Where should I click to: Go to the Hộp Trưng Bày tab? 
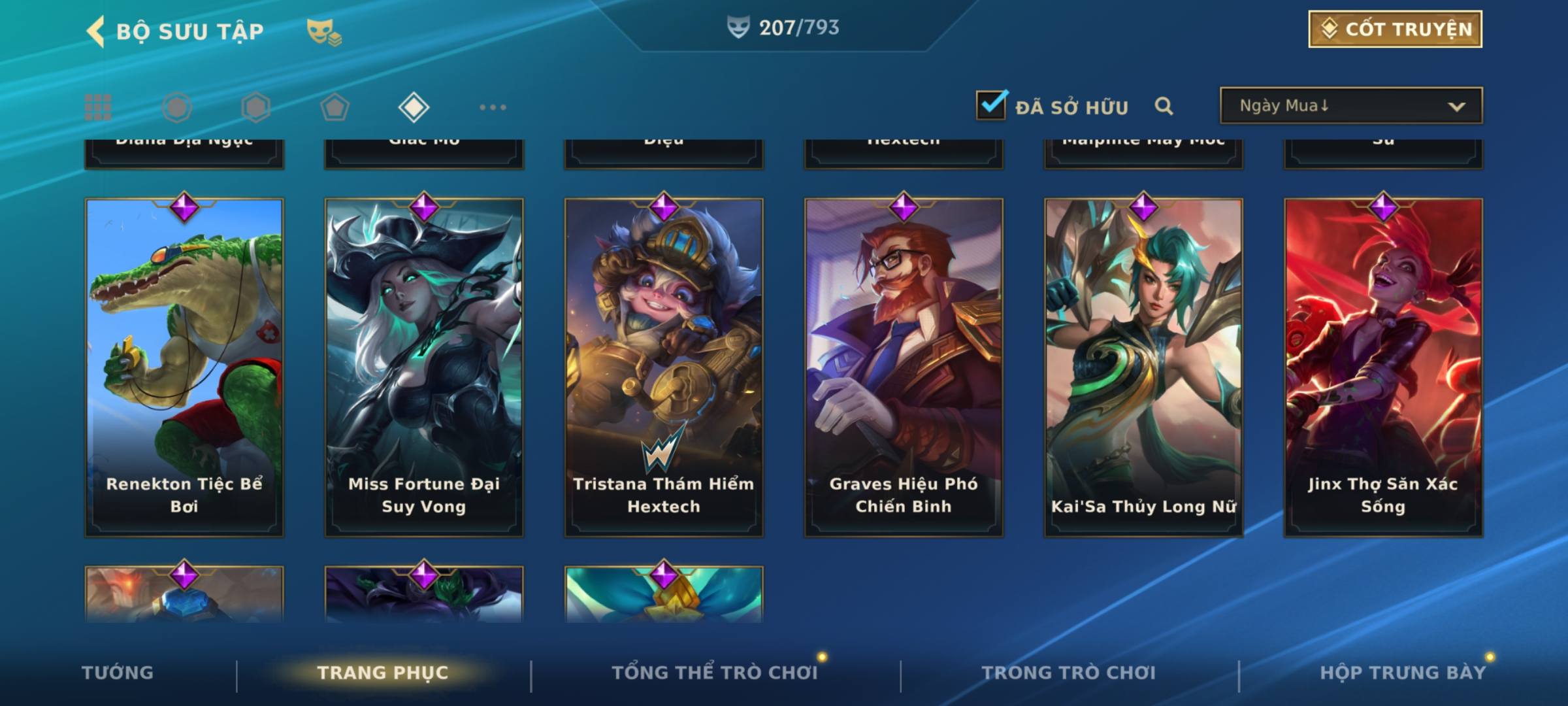(x=1403, y=673)
